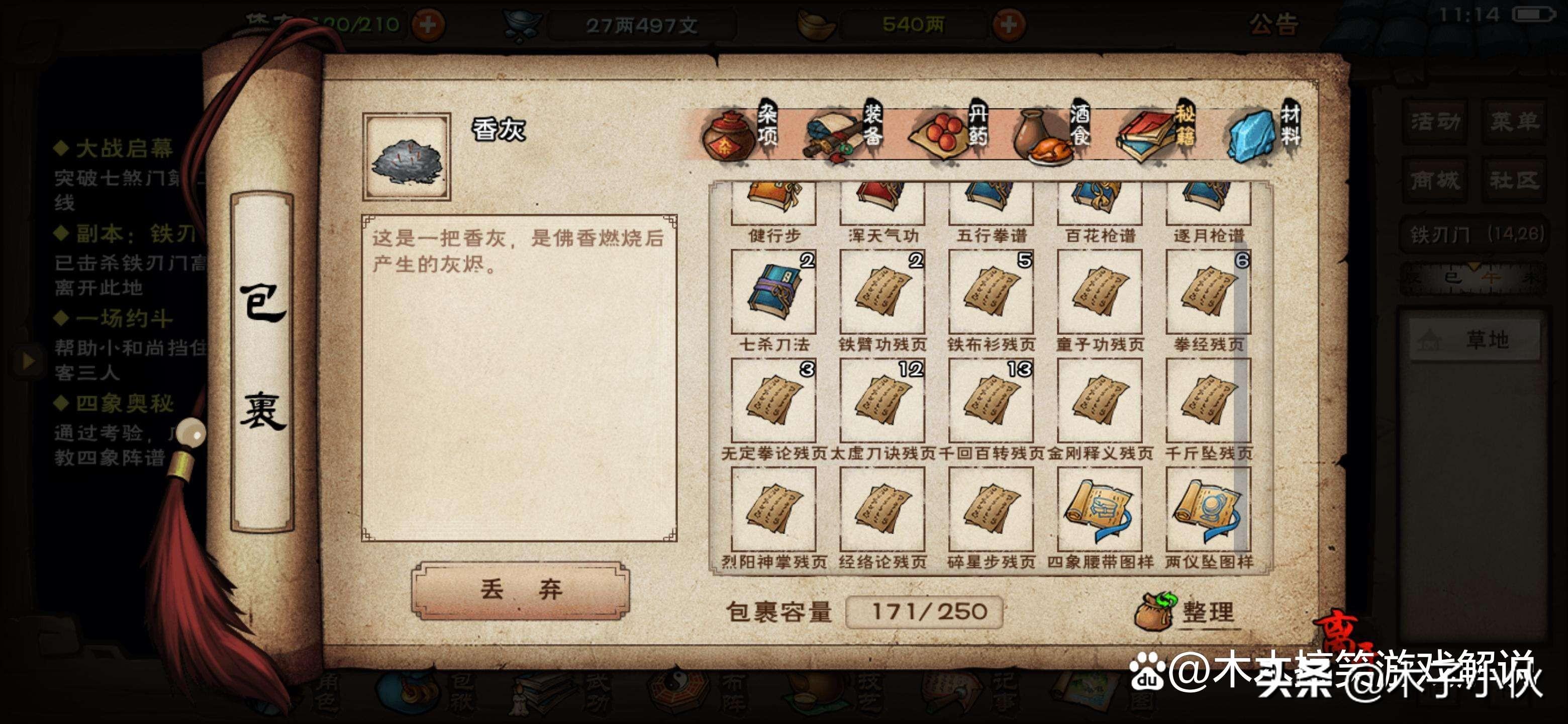Pick the 童子功残页 page slot
The height and width of the screenshot is (724, 1568).
pos(1099,292)
